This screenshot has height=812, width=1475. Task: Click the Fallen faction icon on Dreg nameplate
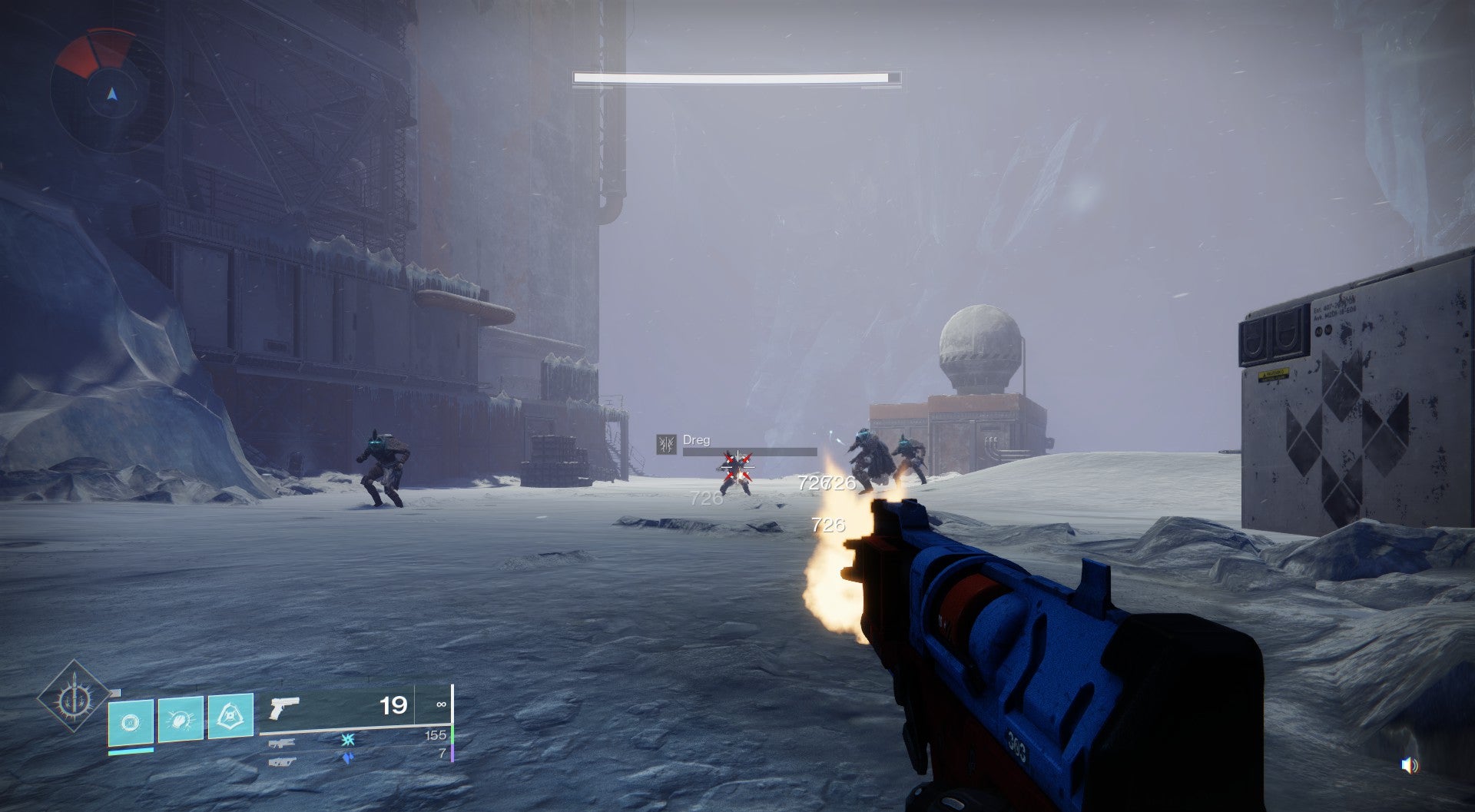(x=667, y=445)
